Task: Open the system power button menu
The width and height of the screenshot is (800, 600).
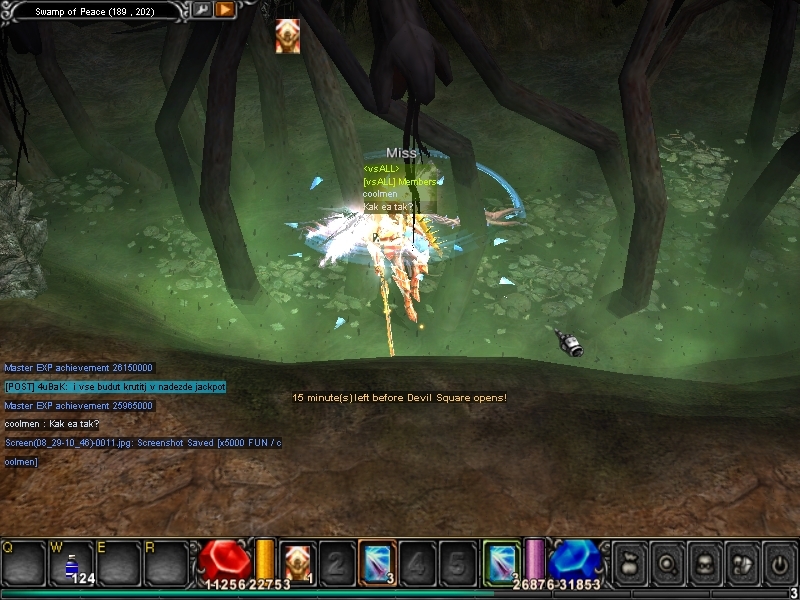Action: point(778,562)
